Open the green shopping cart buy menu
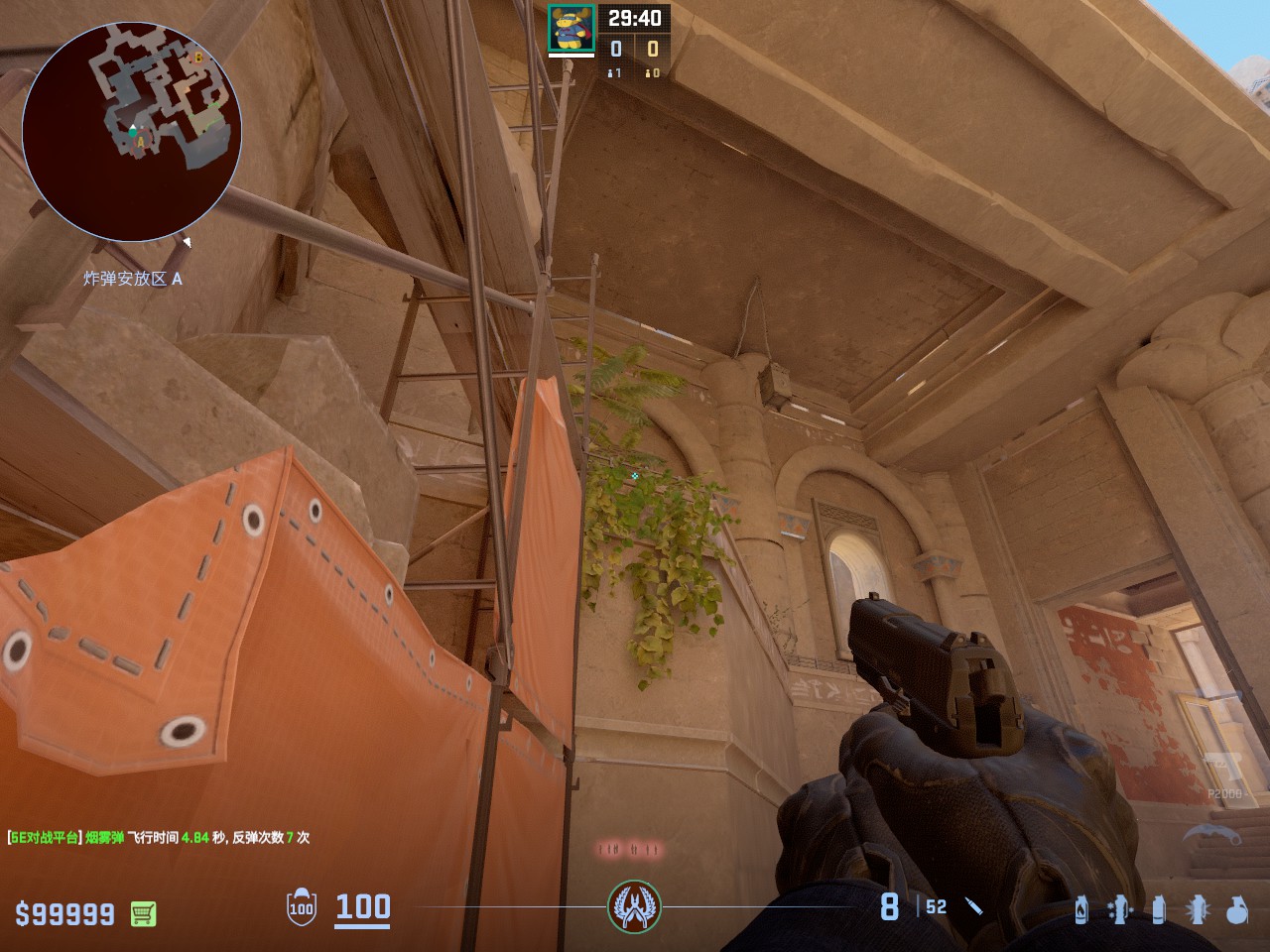 143,913
